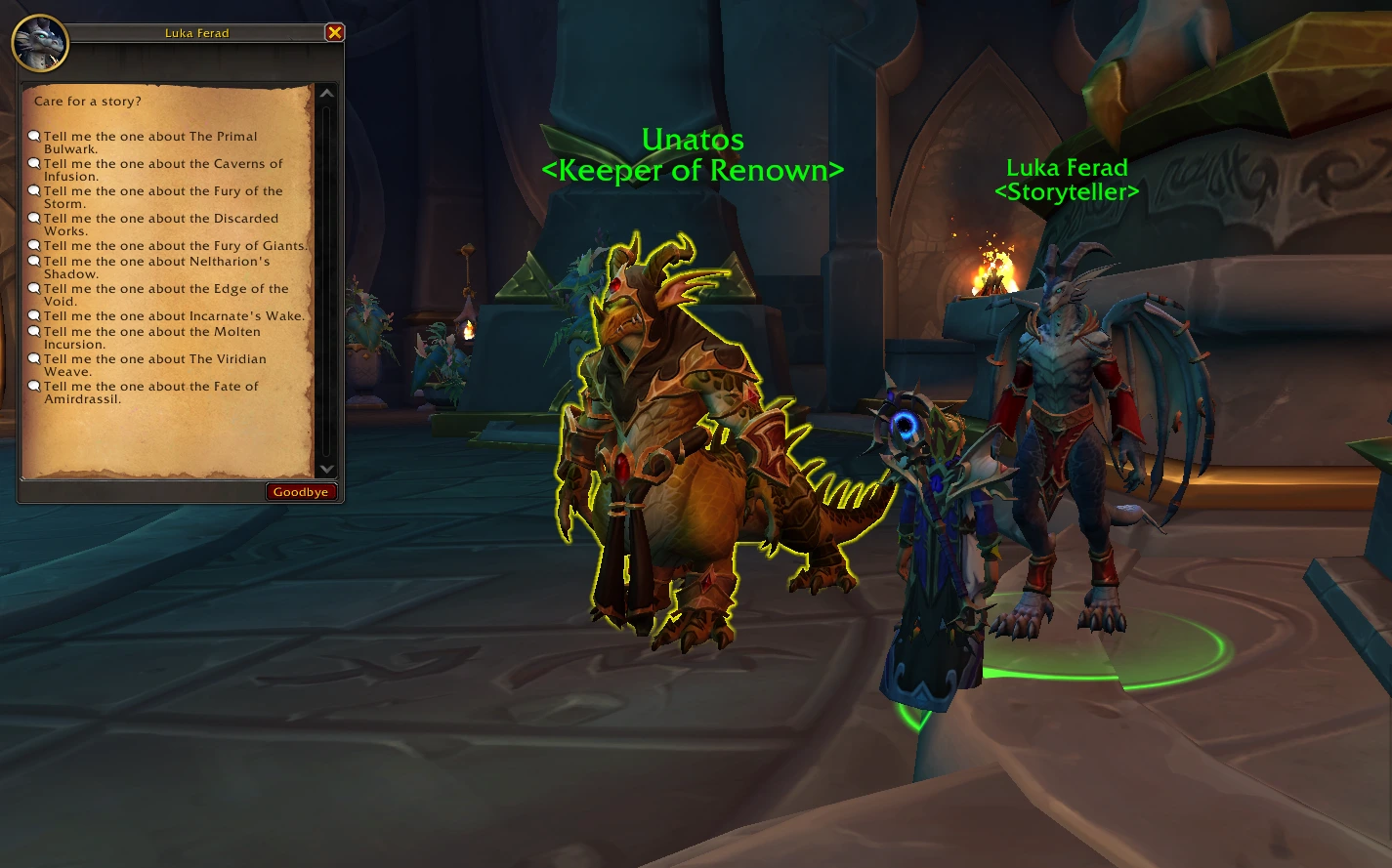Click the bubble icon beside Fury of Giants
Screen dimensions: 1392x868
[x=35, y=245]
